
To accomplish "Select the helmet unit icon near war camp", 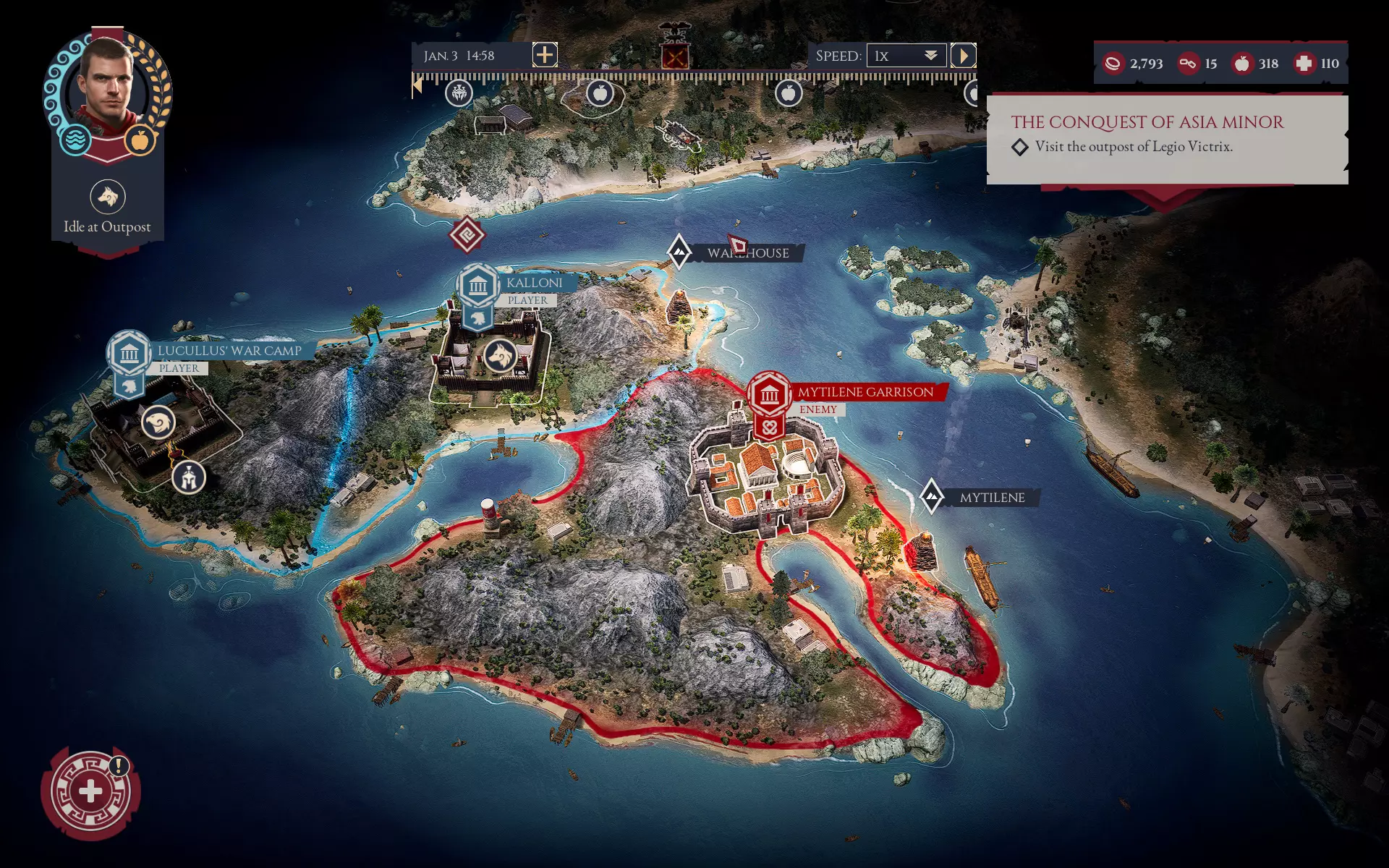I will click(189, 477).
